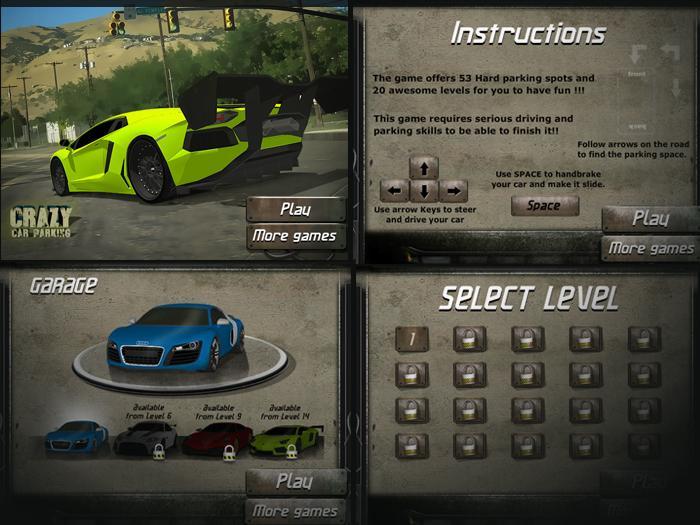Click Play on the Instructions panel
Screen dimensions: 700x525
coord(651,219)
